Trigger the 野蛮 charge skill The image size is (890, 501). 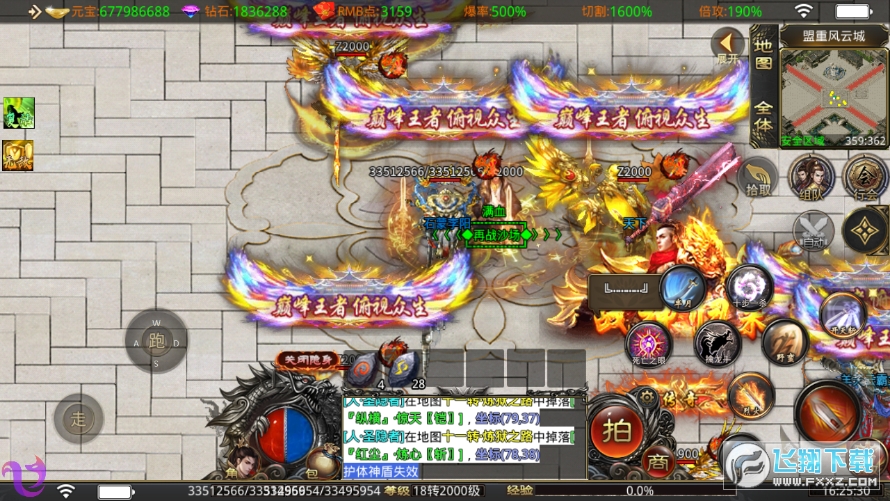click(784, 343)
